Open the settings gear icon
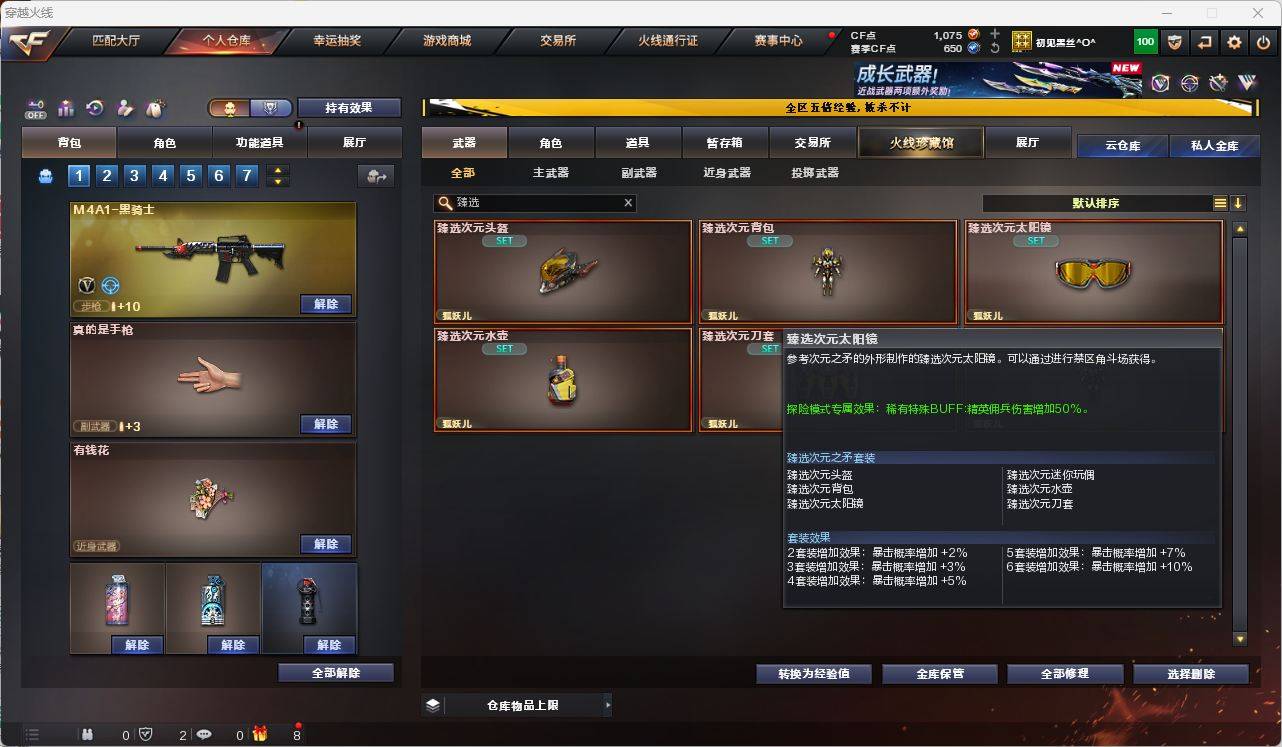Image resolution: width=1282 pixels, height=747 pixels. 1233,42
